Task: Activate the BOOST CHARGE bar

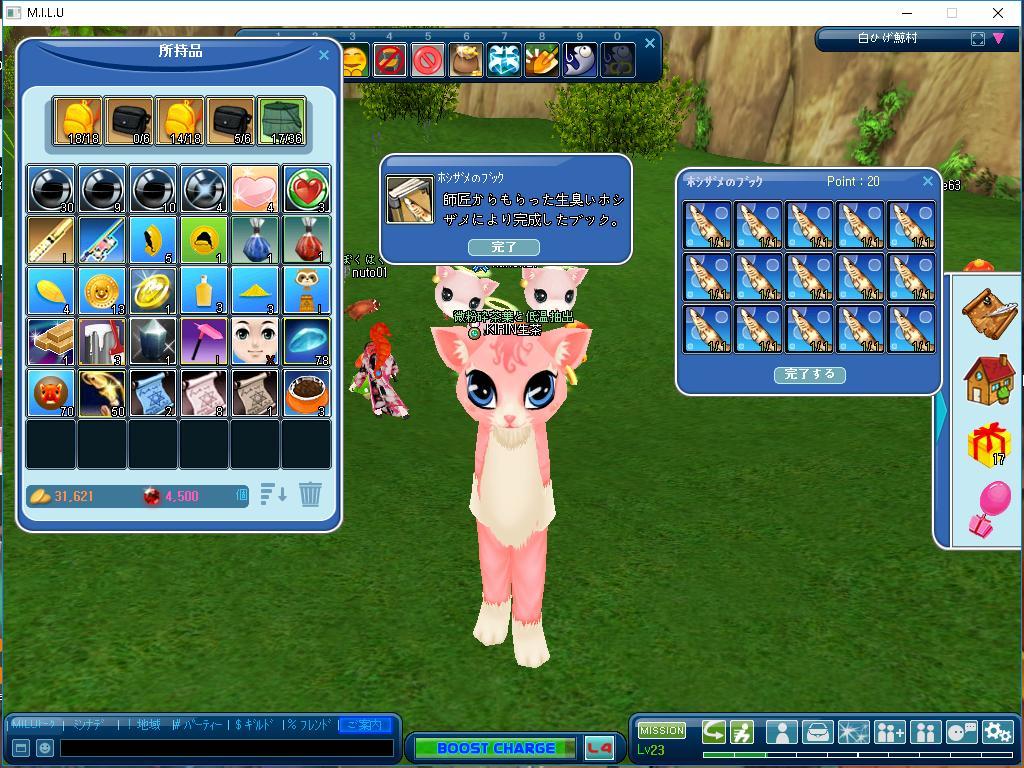Action: tap(495, 748)
